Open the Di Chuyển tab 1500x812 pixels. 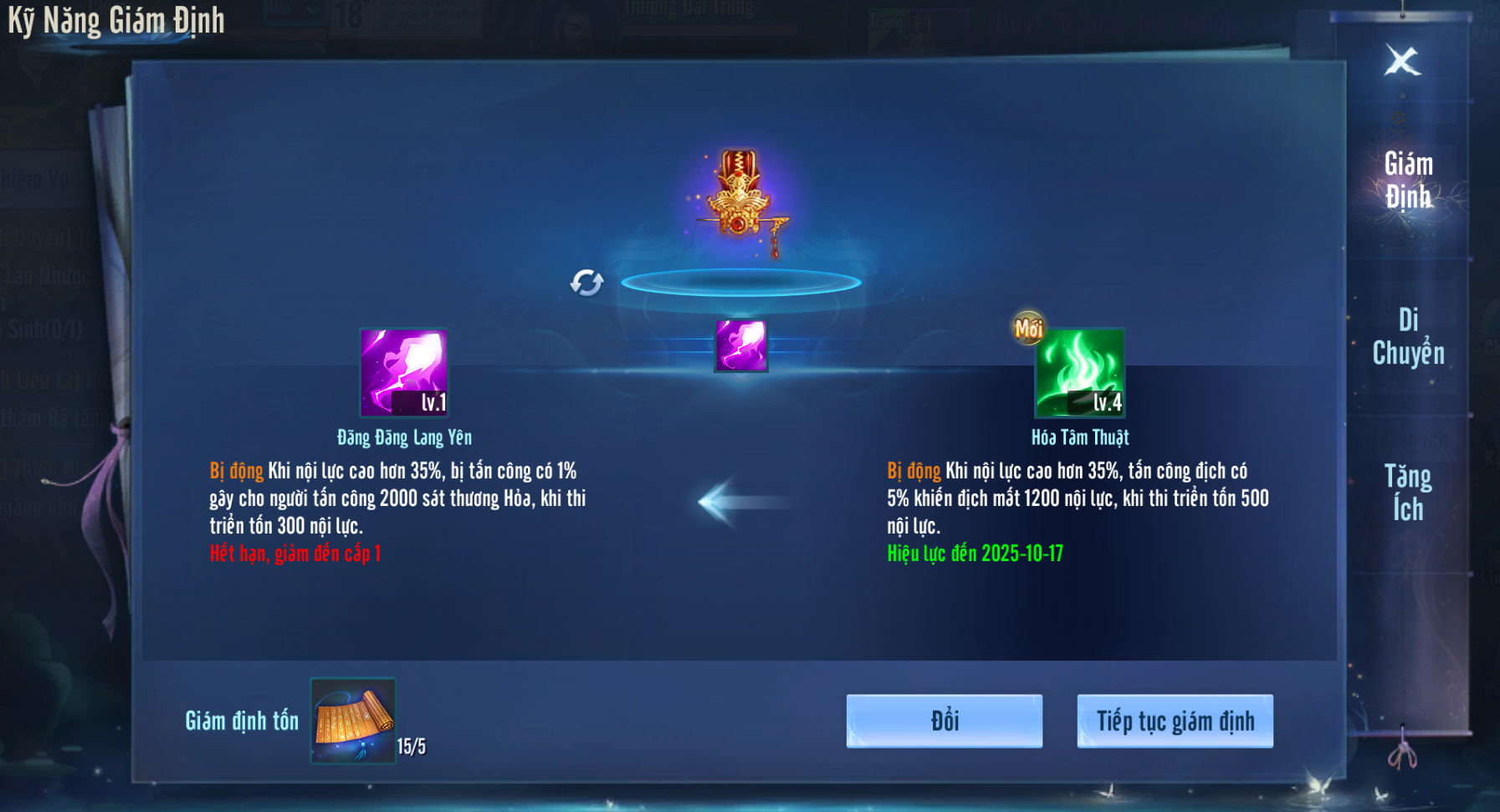pyautogui.click(x=1408, y=336)
